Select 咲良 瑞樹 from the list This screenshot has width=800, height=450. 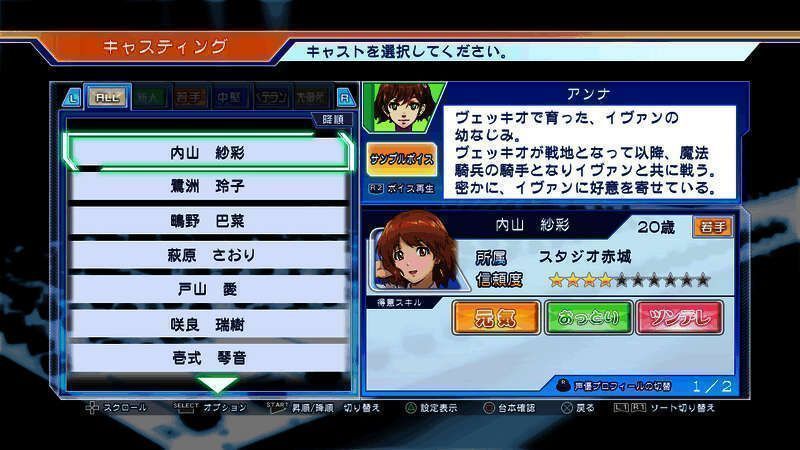coord(208,324)
